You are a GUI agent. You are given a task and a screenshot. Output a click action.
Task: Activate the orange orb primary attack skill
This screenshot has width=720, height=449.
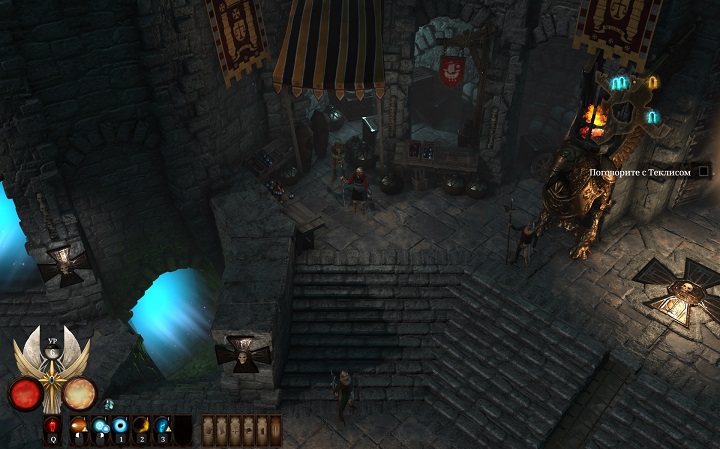click(x=79, y=428)
